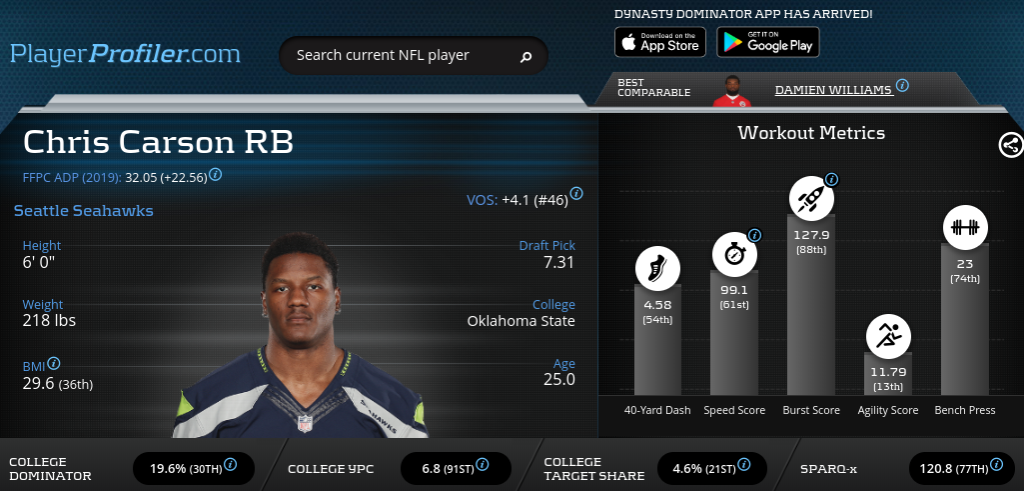The width and height of the screenshot is (1024, 491).
Task: Open Damien Williams comparable player link
Action: pyautogui.click(x=833, y=89)
